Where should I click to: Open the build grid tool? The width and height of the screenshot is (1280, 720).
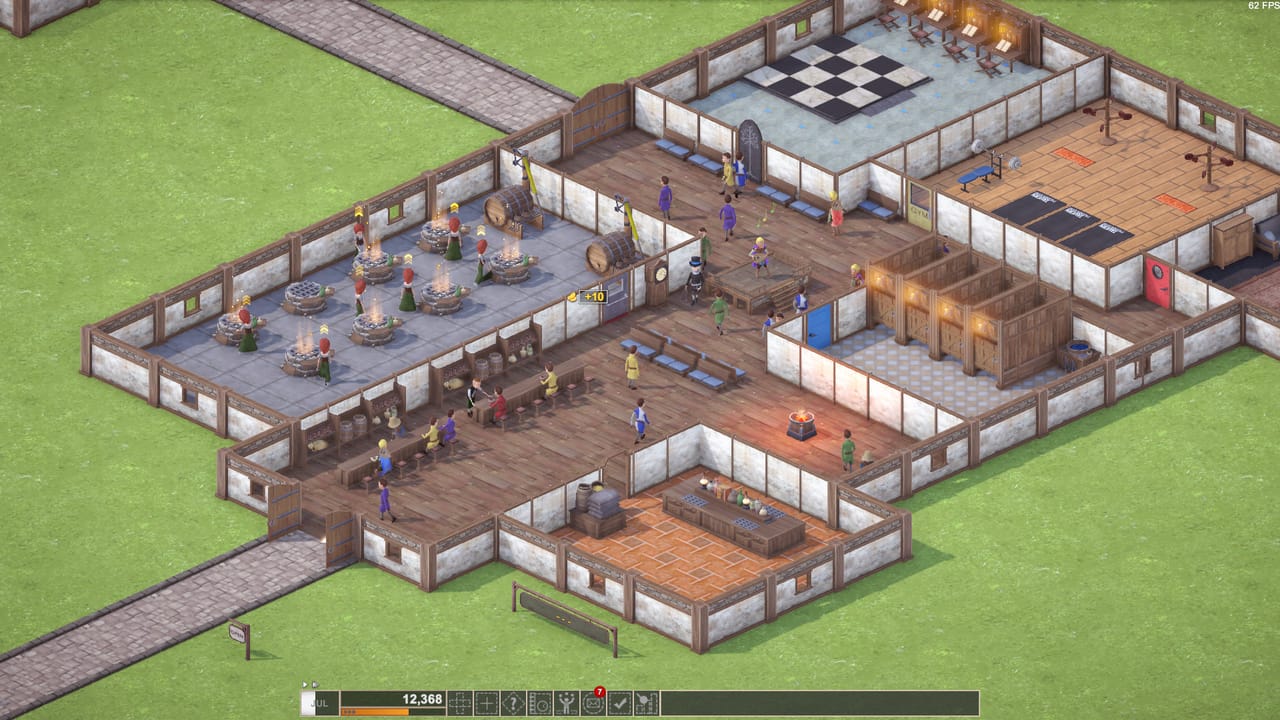(458, 701)
